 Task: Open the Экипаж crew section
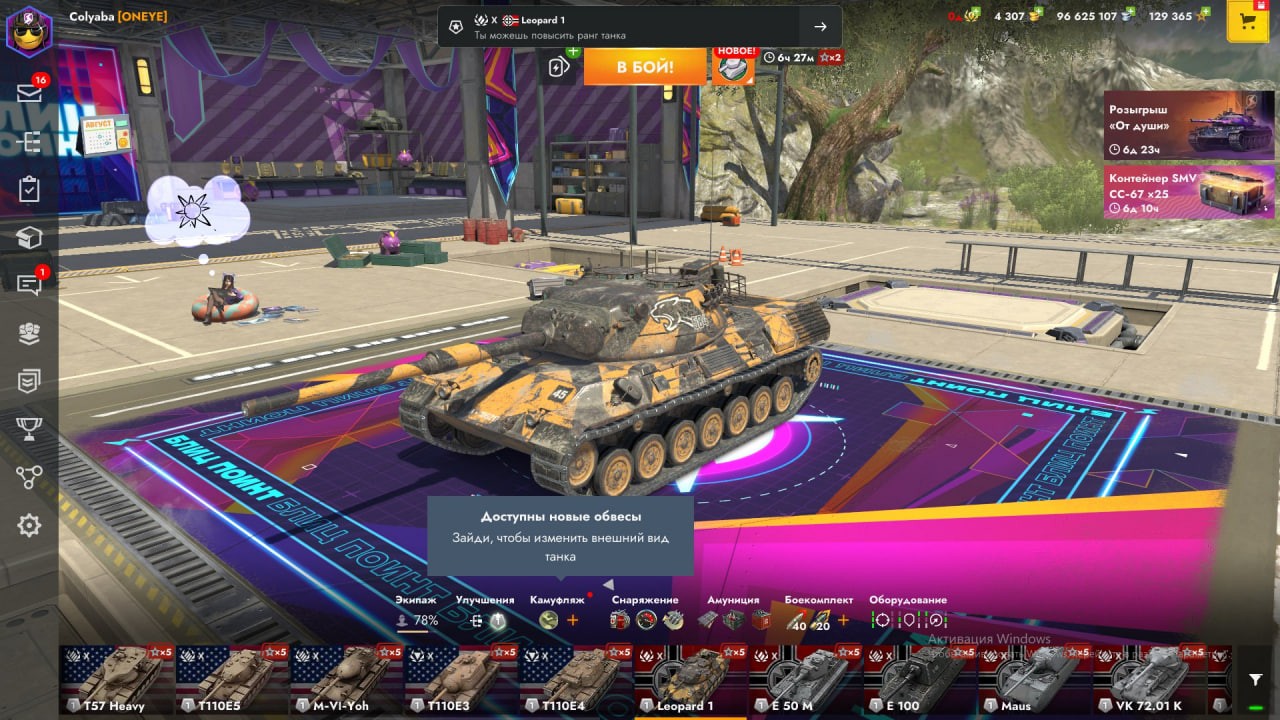pos(416,612)
